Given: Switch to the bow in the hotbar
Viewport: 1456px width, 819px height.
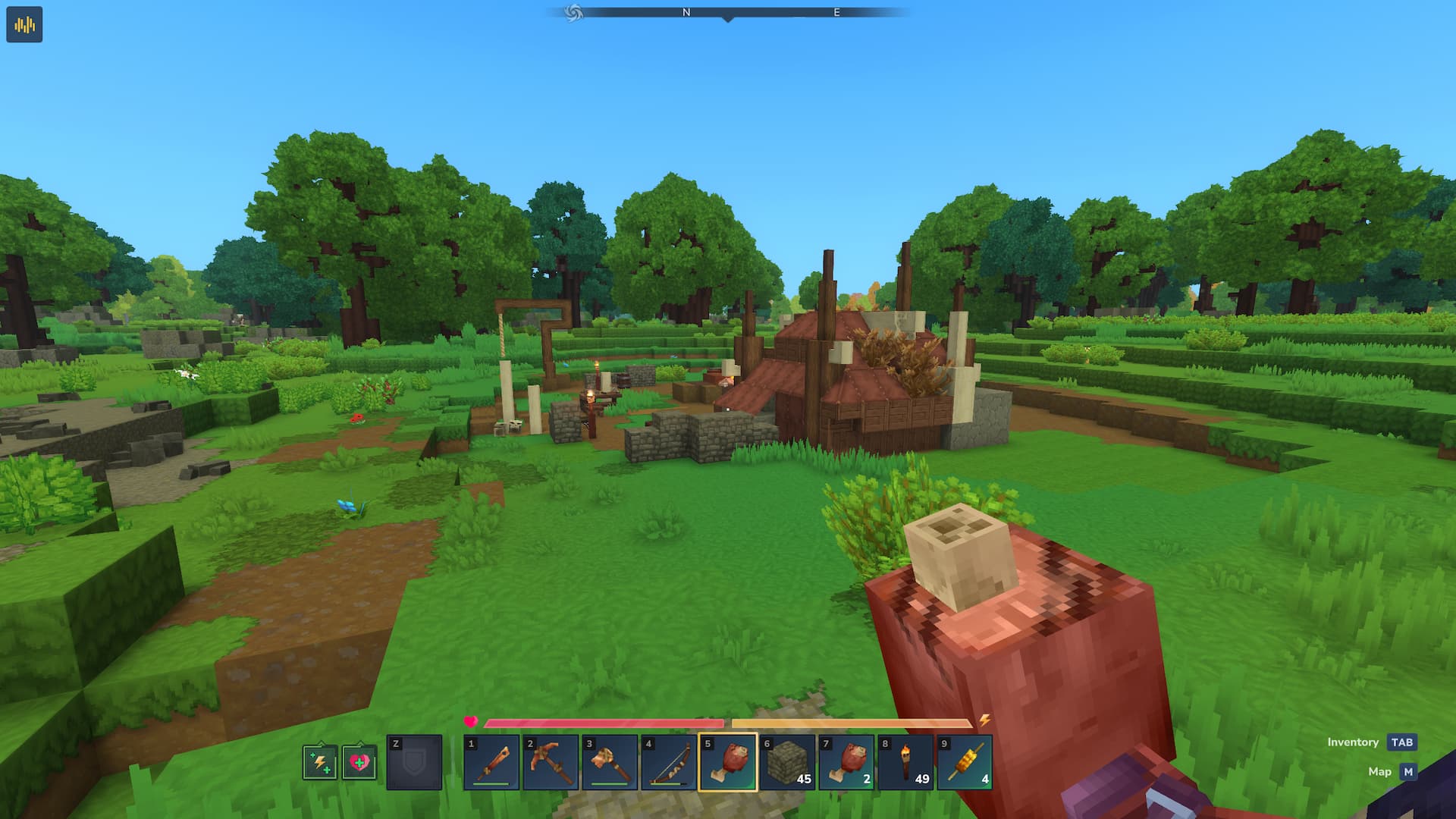Looking at the screenshot, I should pos(669,762).
